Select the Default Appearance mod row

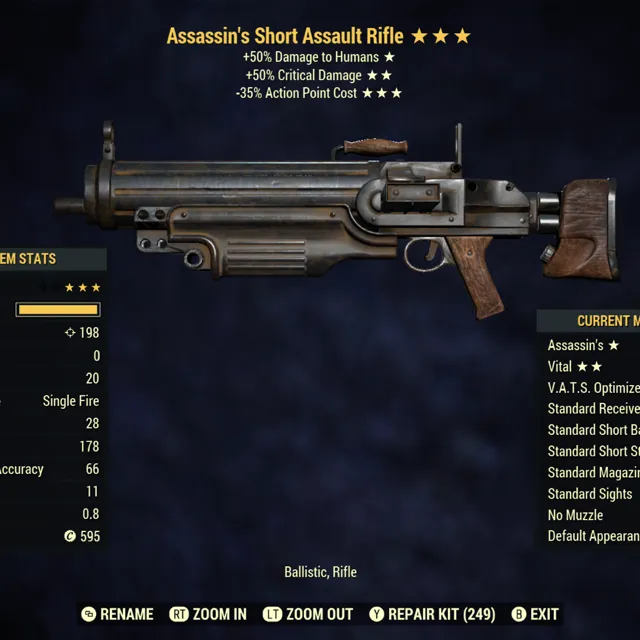594,536
